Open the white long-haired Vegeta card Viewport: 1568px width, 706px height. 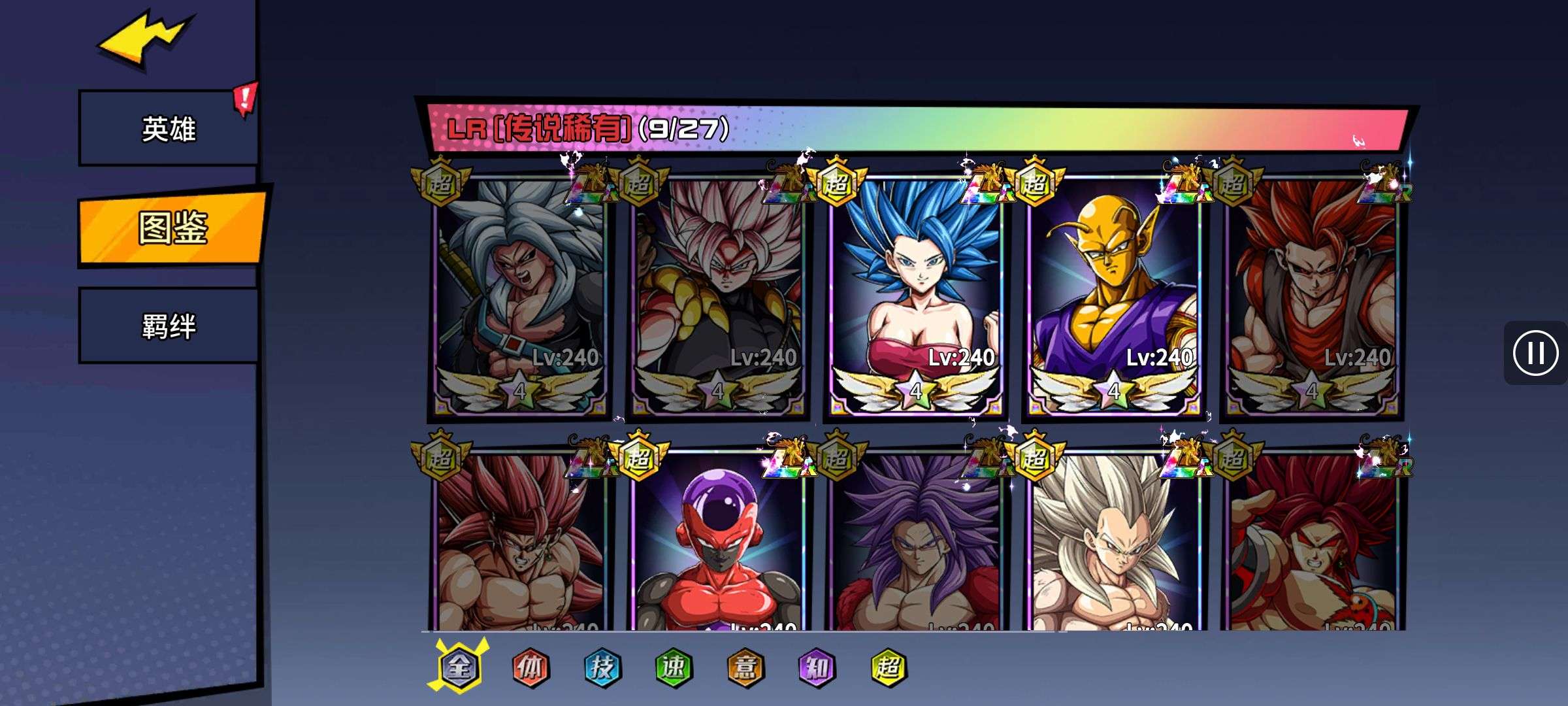coord(1114,543)
